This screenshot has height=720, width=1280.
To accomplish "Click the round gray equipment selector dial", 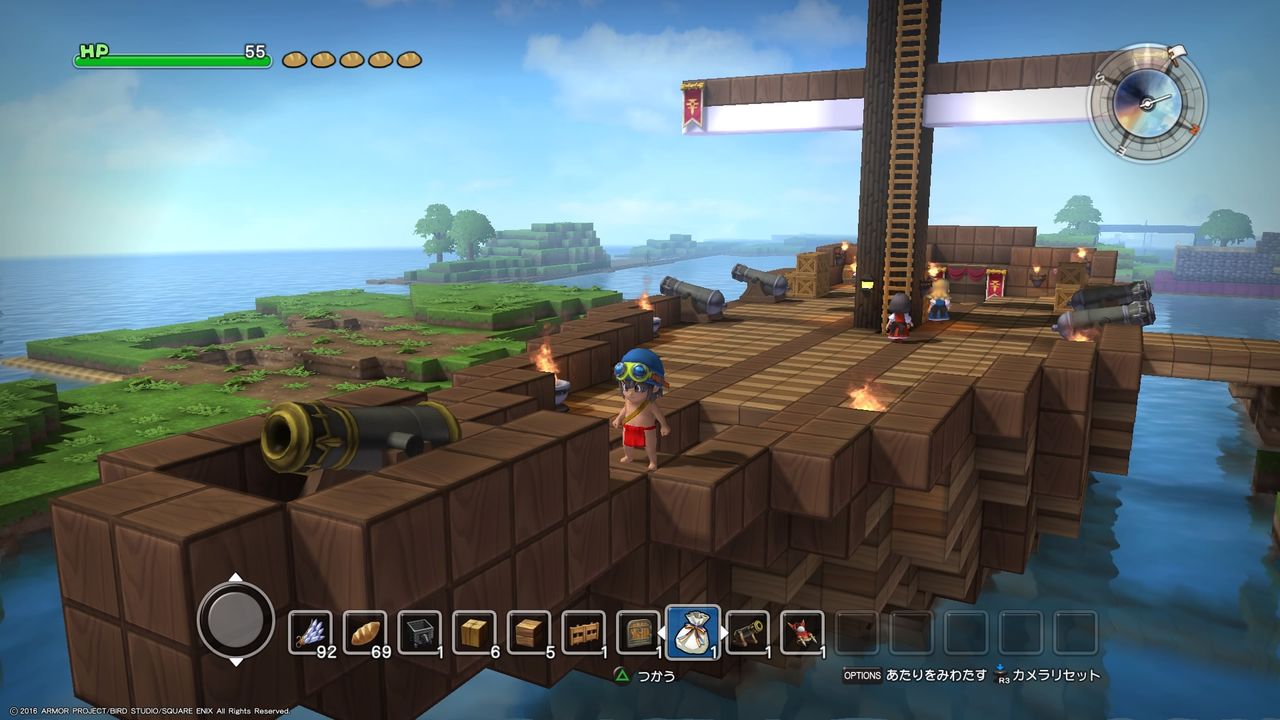I will click(x=236, y=620).
